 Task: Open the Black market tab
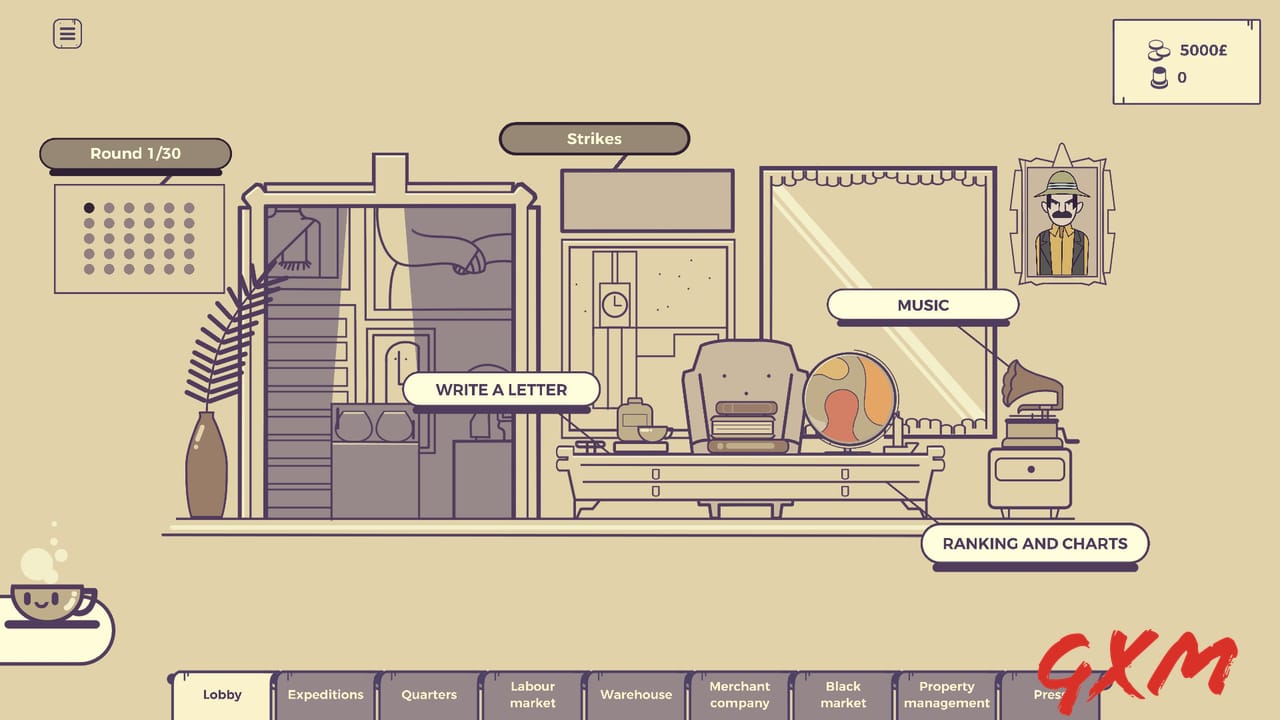coord(843,693)
